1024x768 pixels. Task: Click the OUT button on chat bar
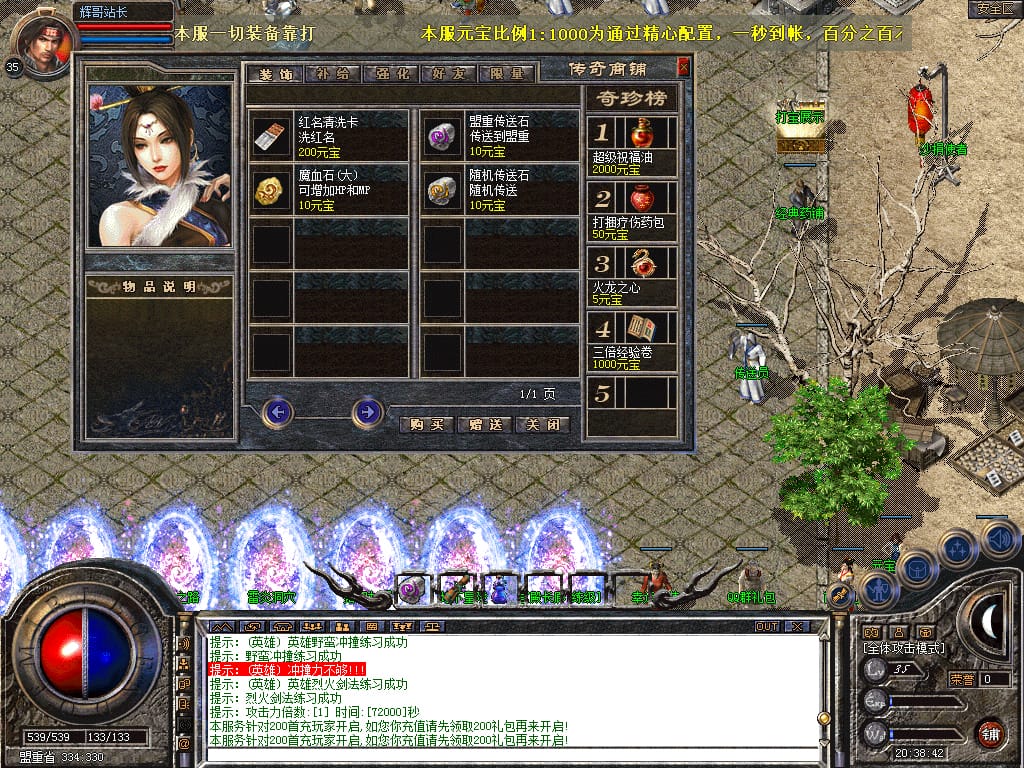coord(767,626)
